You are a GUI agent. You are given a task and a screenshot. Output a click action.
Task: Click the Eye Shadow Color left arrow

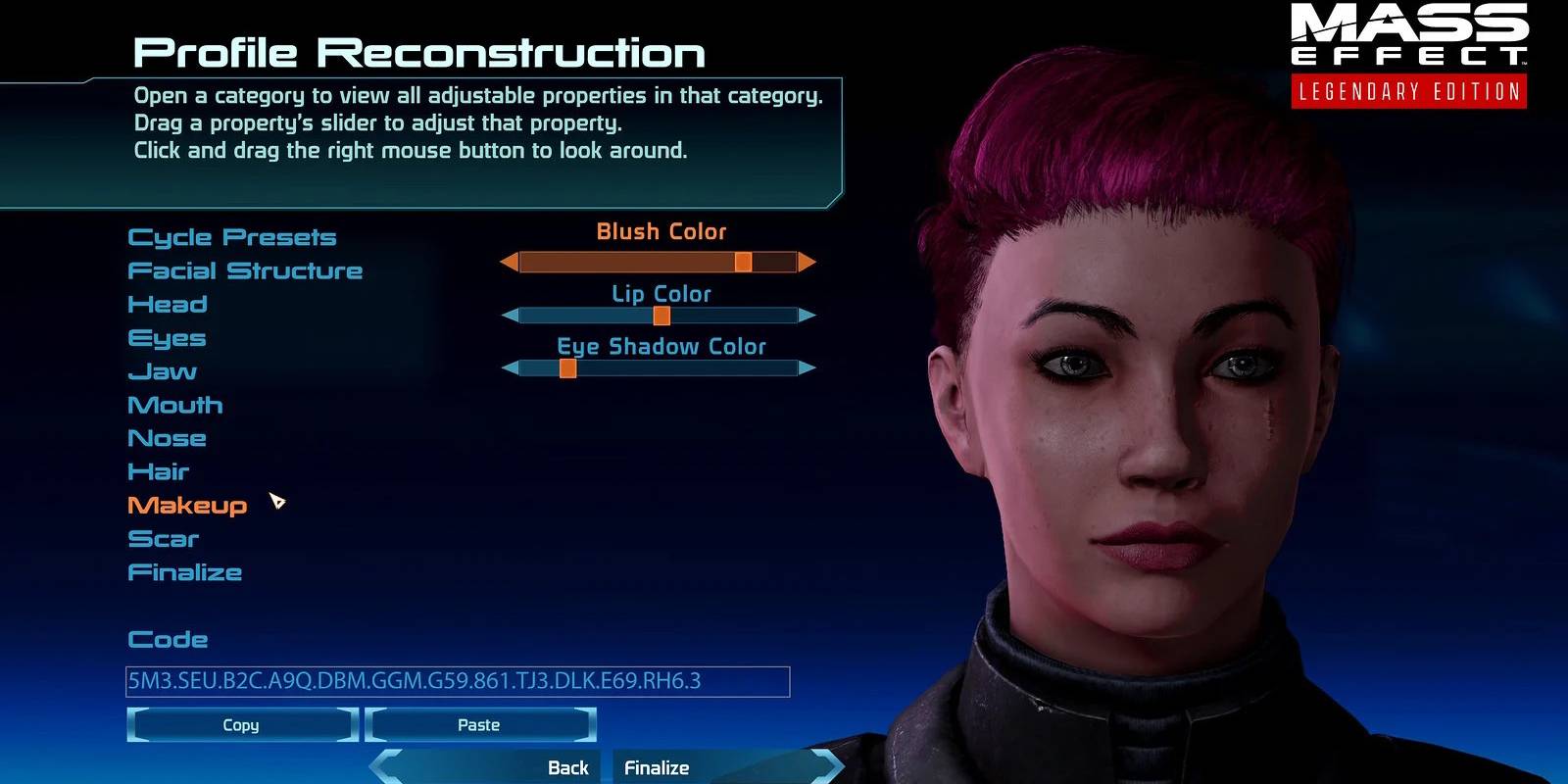point(510,368)
